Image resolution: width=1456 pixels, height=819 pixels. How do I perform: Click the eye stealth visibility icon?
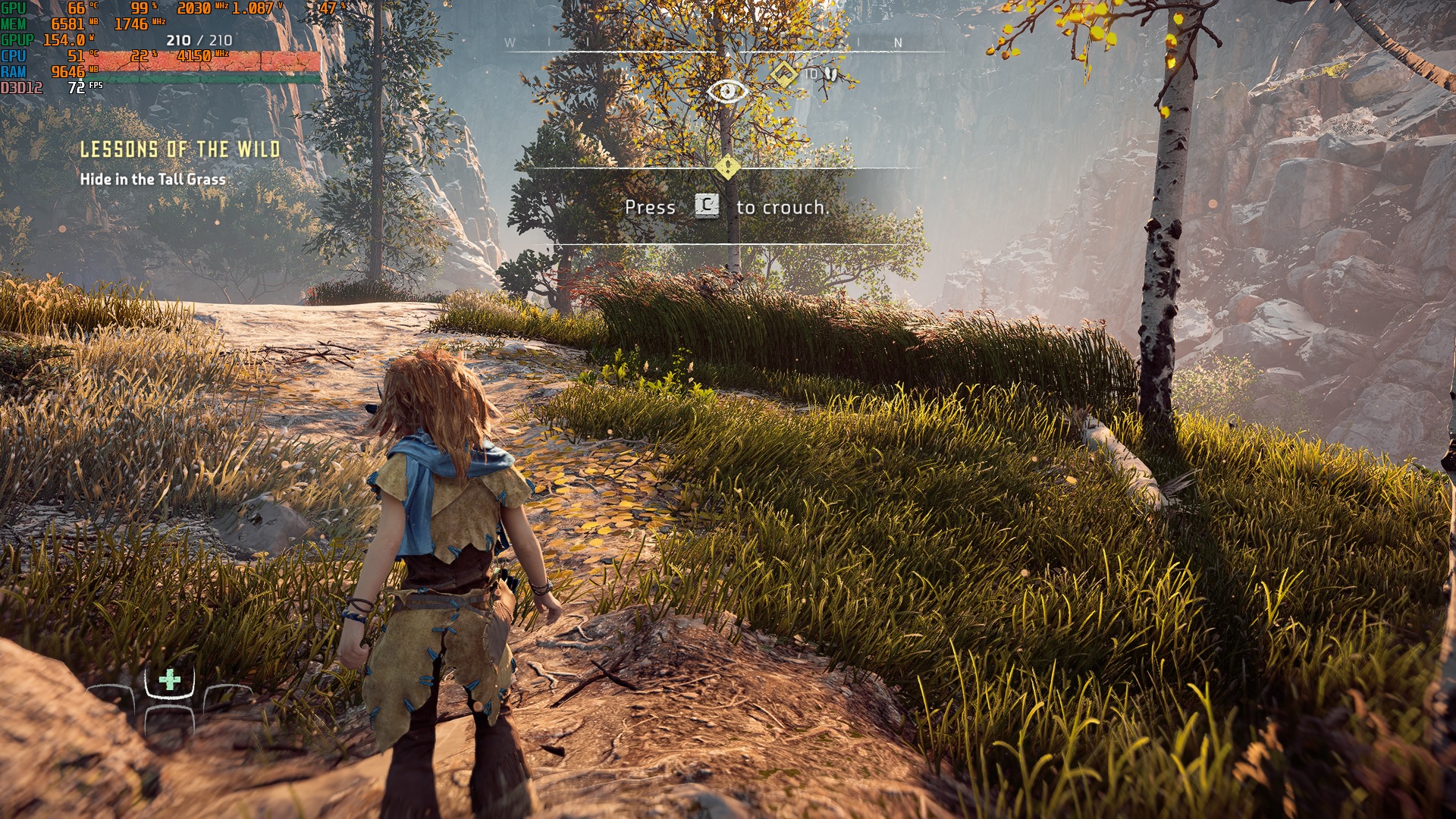pyautogui.click(x=726, y=92)
